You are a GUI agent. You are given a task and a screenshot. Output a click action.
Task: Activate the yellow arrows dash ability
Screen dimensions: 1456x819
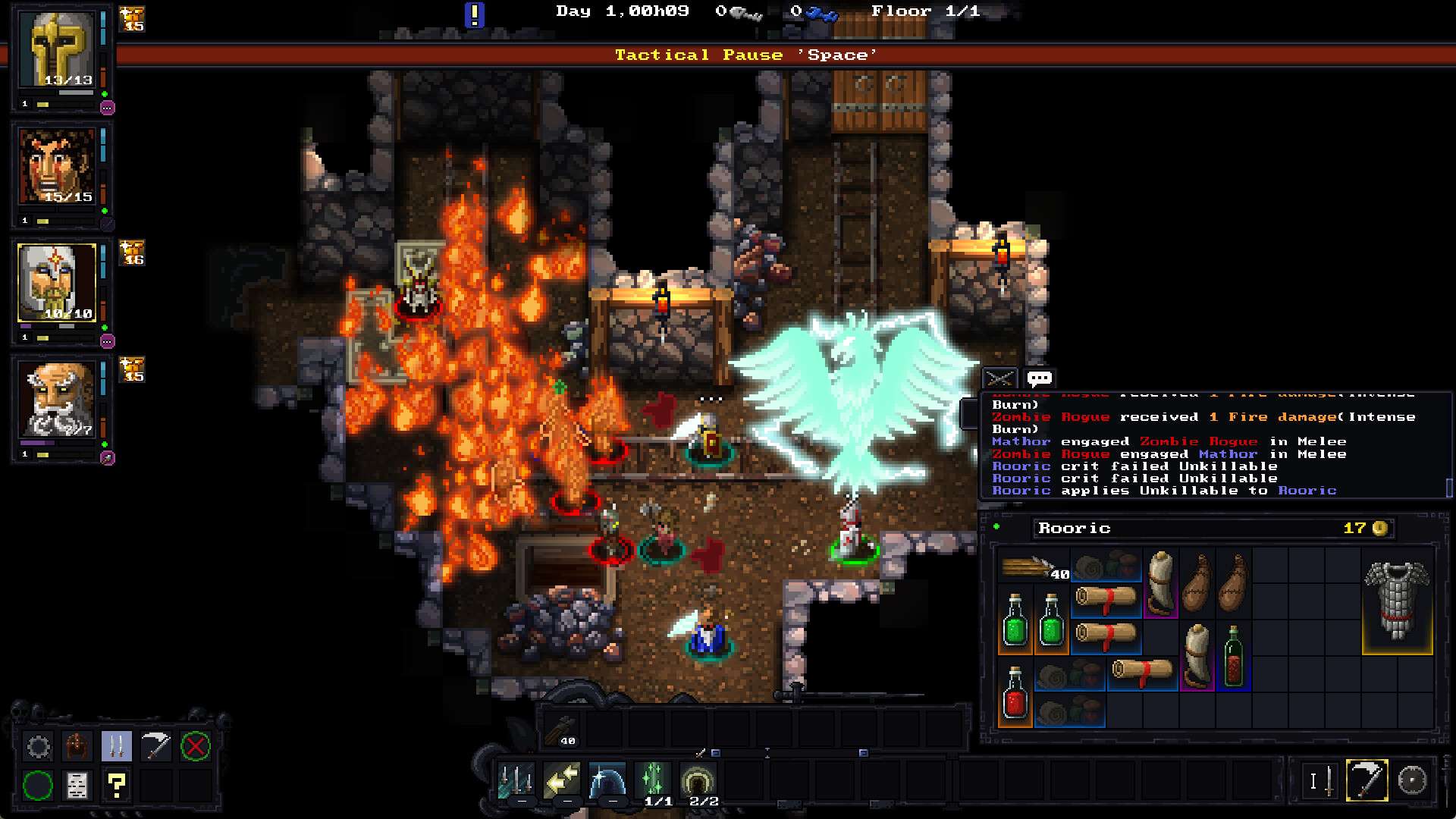(562, 780)
